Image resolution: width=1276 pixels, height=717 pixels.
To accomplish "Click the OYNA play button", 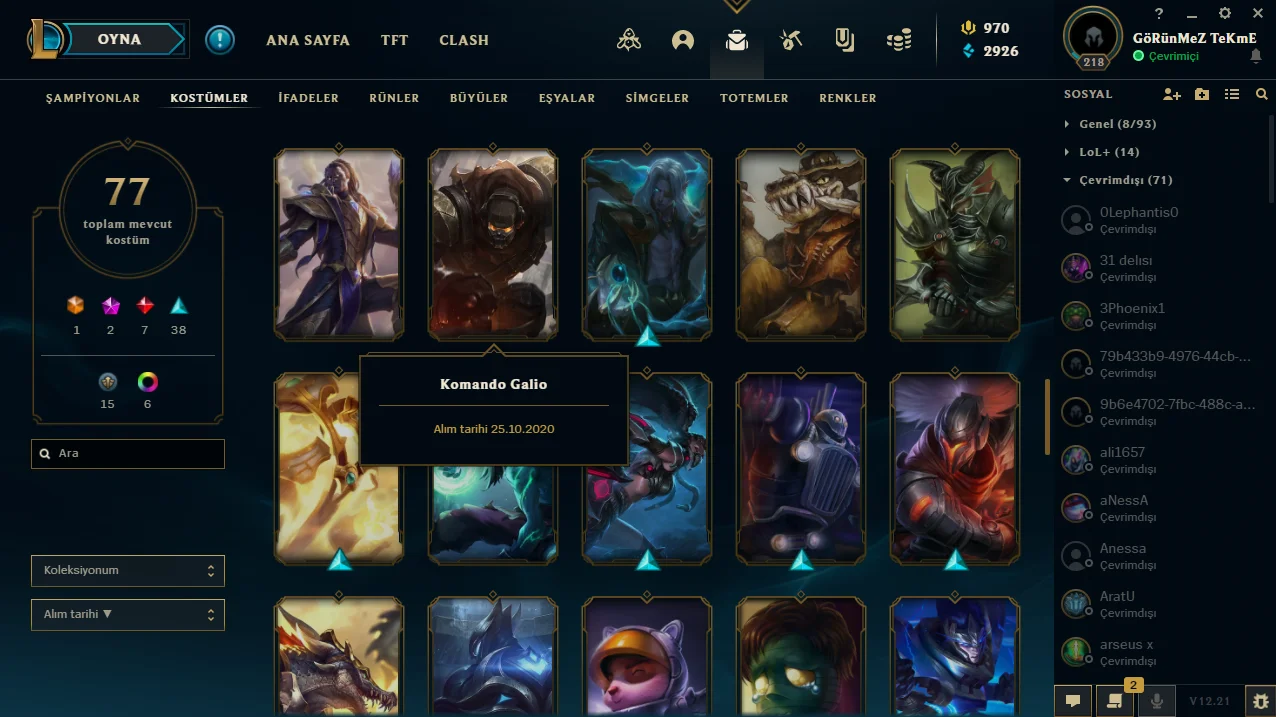I will [119, 40].
